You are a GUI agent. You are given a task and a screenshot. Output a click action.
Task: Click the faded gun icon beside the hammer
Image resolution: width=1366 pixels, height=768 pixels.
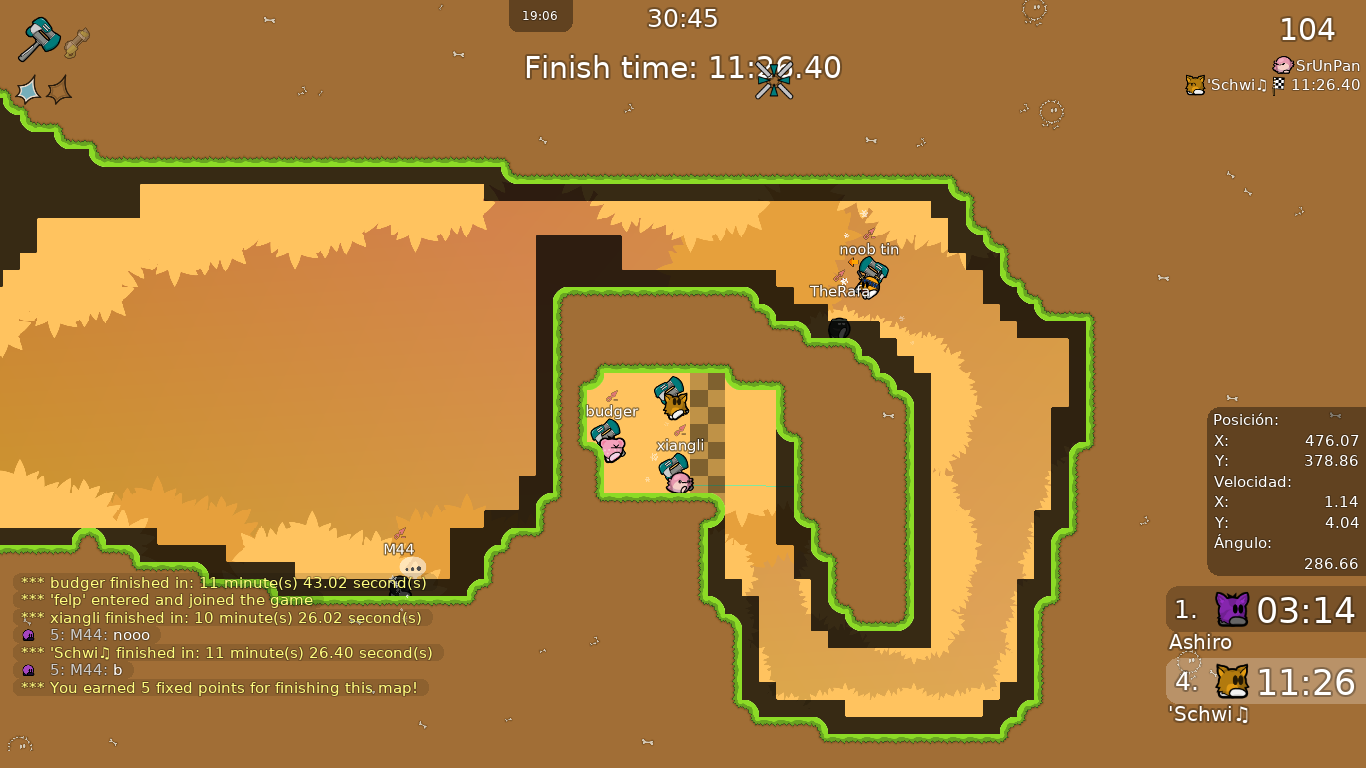(76, 42)
